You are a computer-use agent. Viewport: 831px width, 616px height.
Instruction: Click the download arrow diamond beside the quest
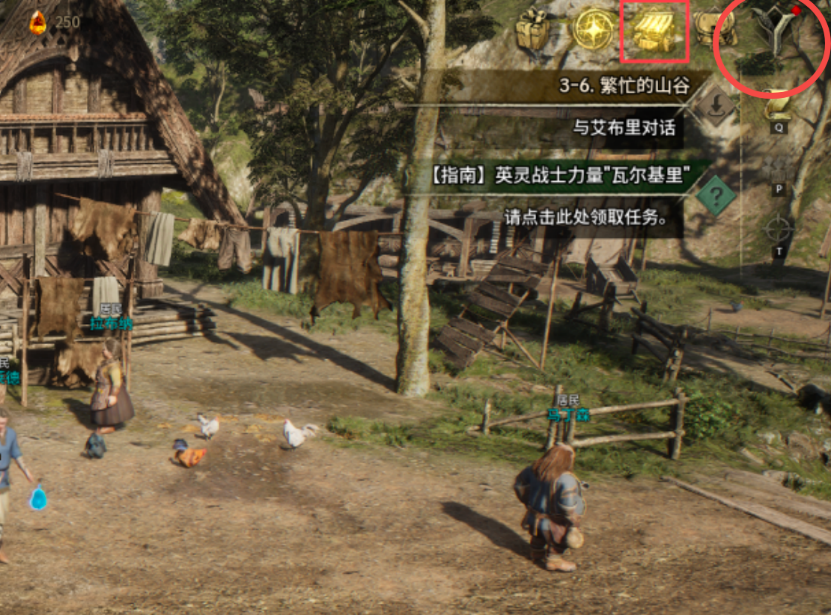tap(717, 105)
